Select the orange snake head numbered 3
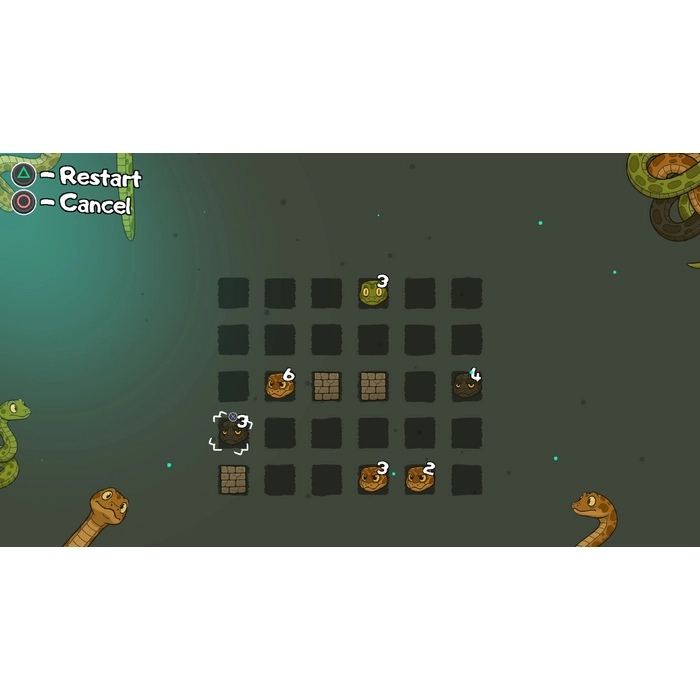 373,479
